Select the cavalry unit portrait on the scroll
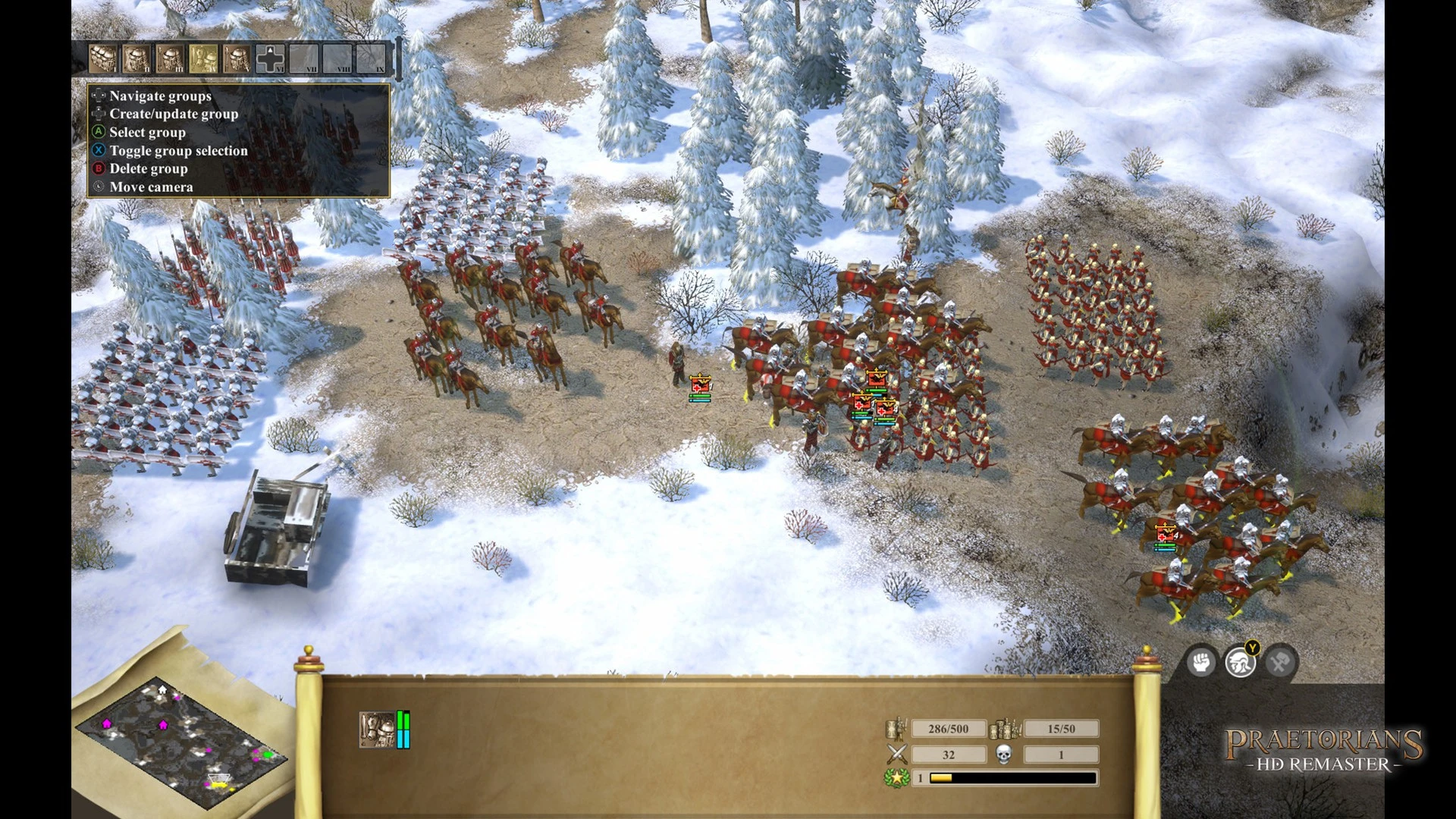The image size is (1456, 819). click(377, 730)
